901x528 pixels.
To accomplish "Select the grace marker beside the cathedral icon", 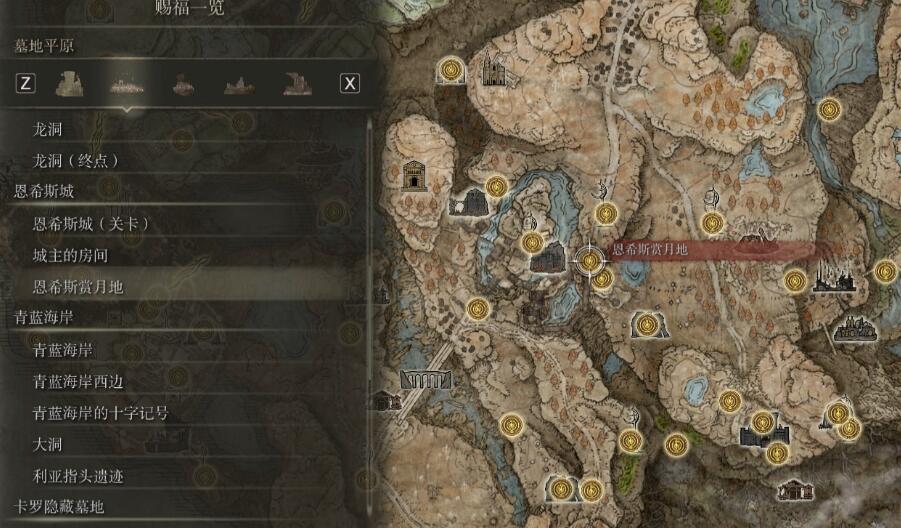I will 451,70.
